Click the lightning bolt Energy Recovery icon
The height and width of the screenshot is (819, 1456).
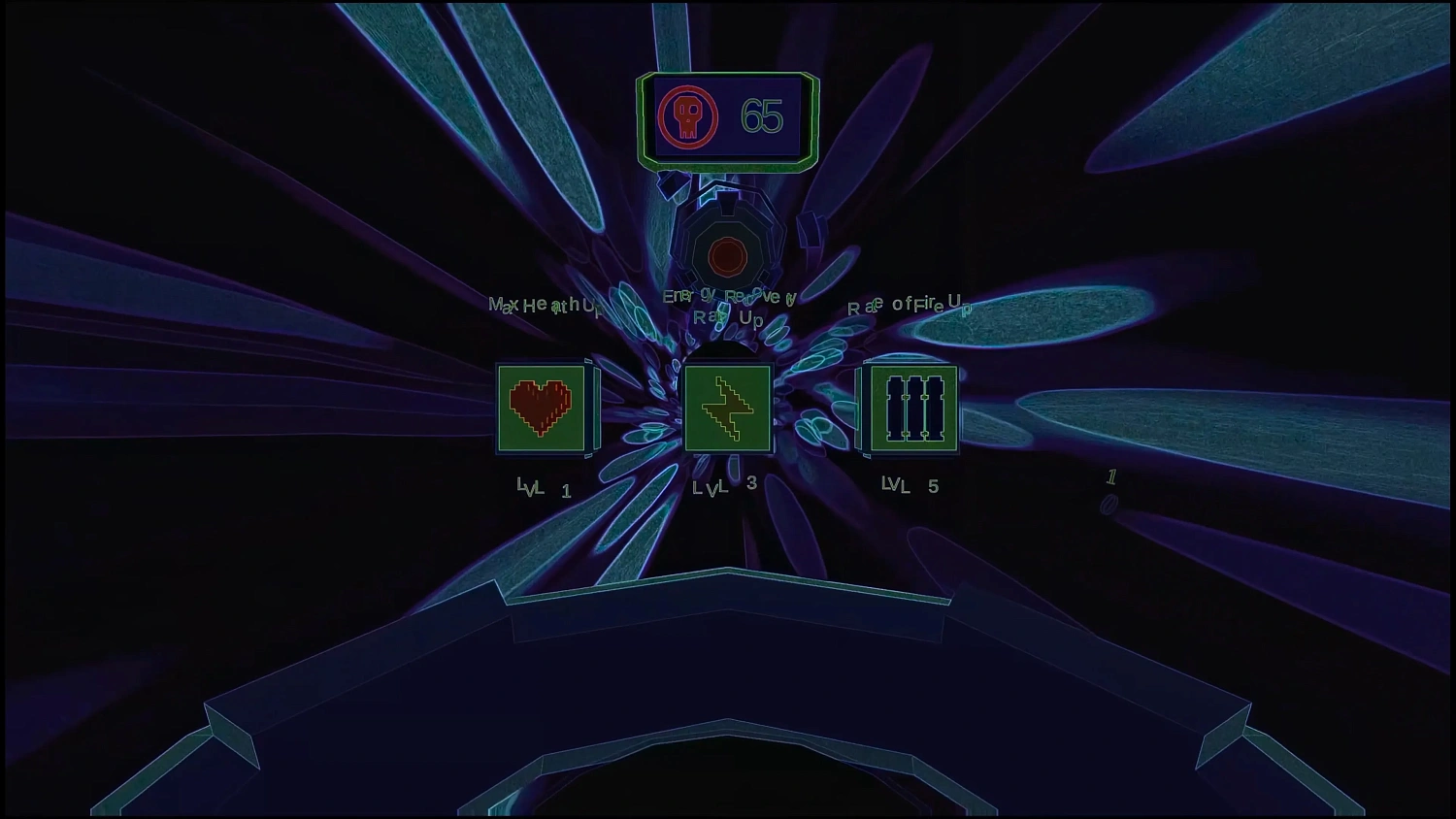[726, 408]
